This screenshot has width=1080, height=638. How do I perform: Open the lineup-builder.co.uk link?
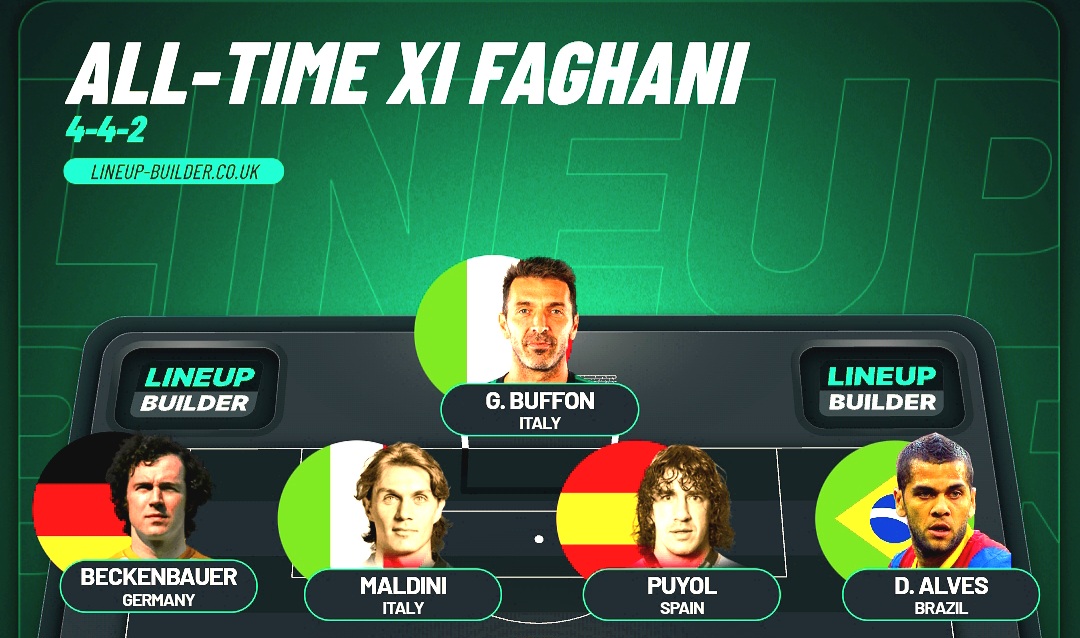174,172
